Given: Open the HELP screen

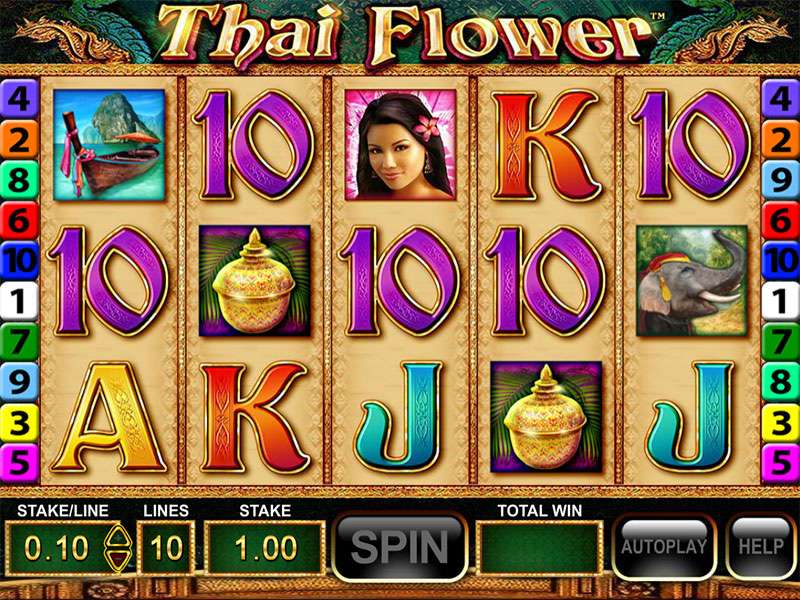Looking at the screenshot, I should [x=759, y=547].
